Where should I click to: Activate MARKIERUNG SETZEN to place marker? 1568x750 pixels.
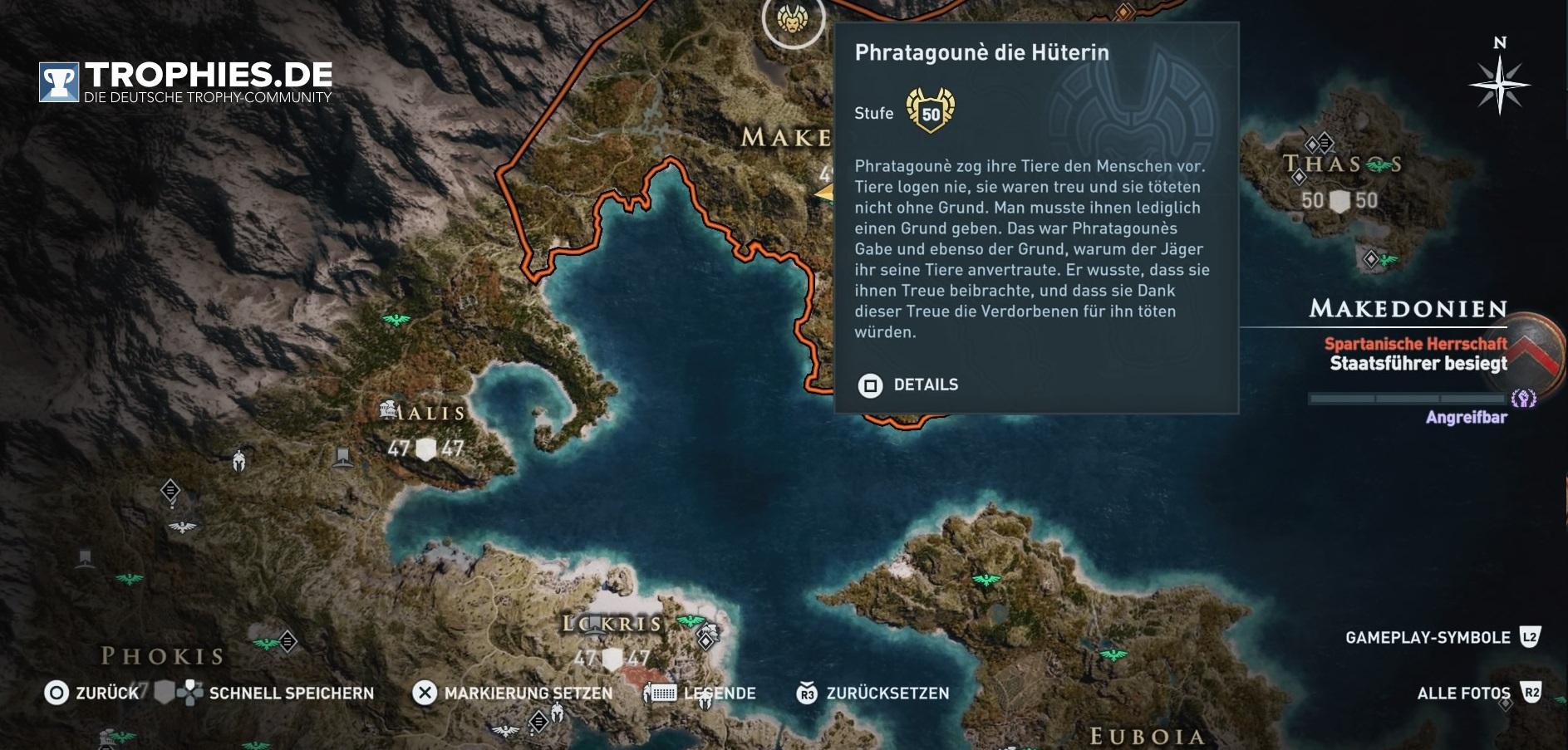pos(513,693)
